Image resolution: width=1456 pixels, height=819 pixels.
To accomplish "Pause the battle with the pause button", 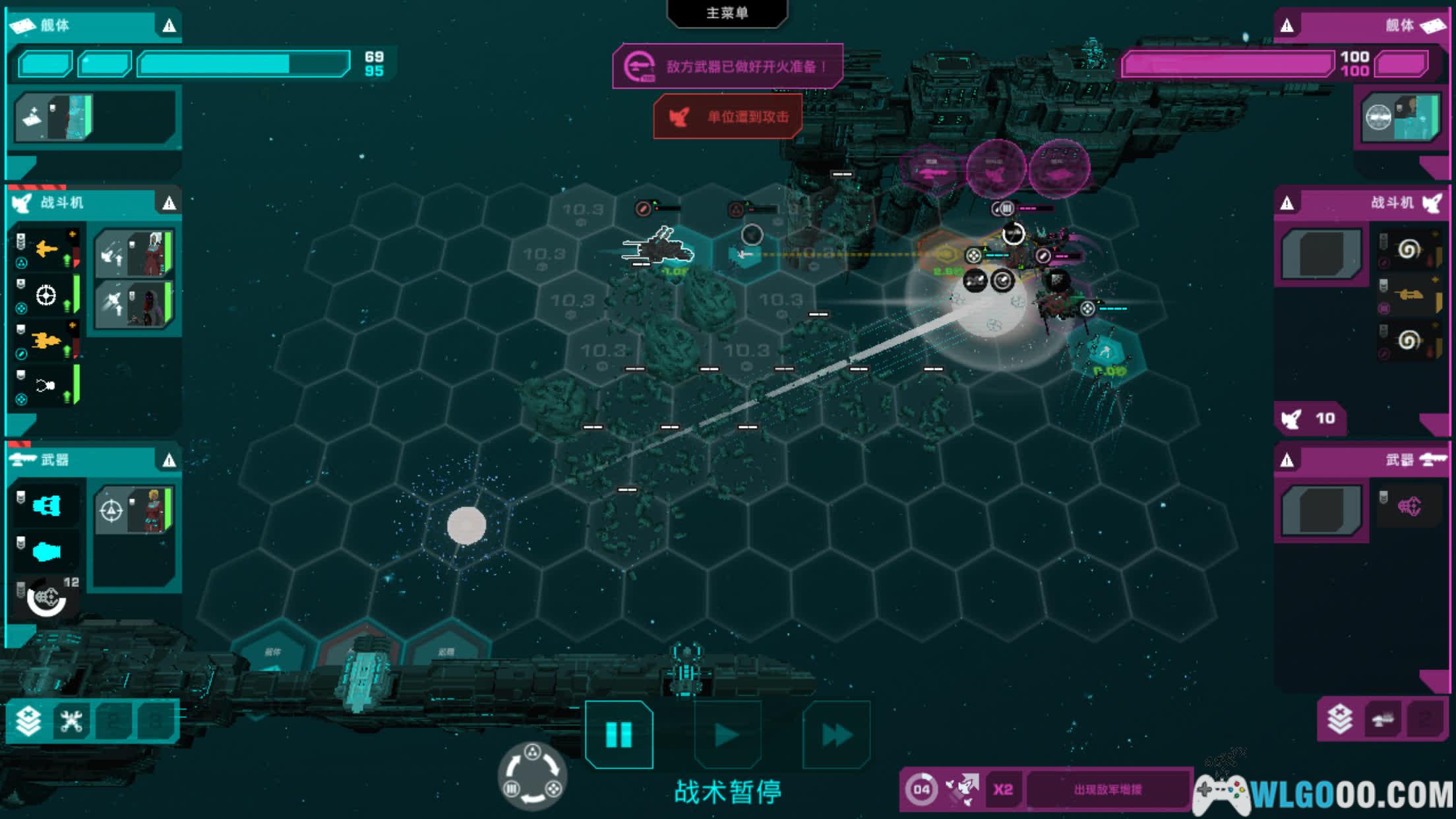I will 619,735.
